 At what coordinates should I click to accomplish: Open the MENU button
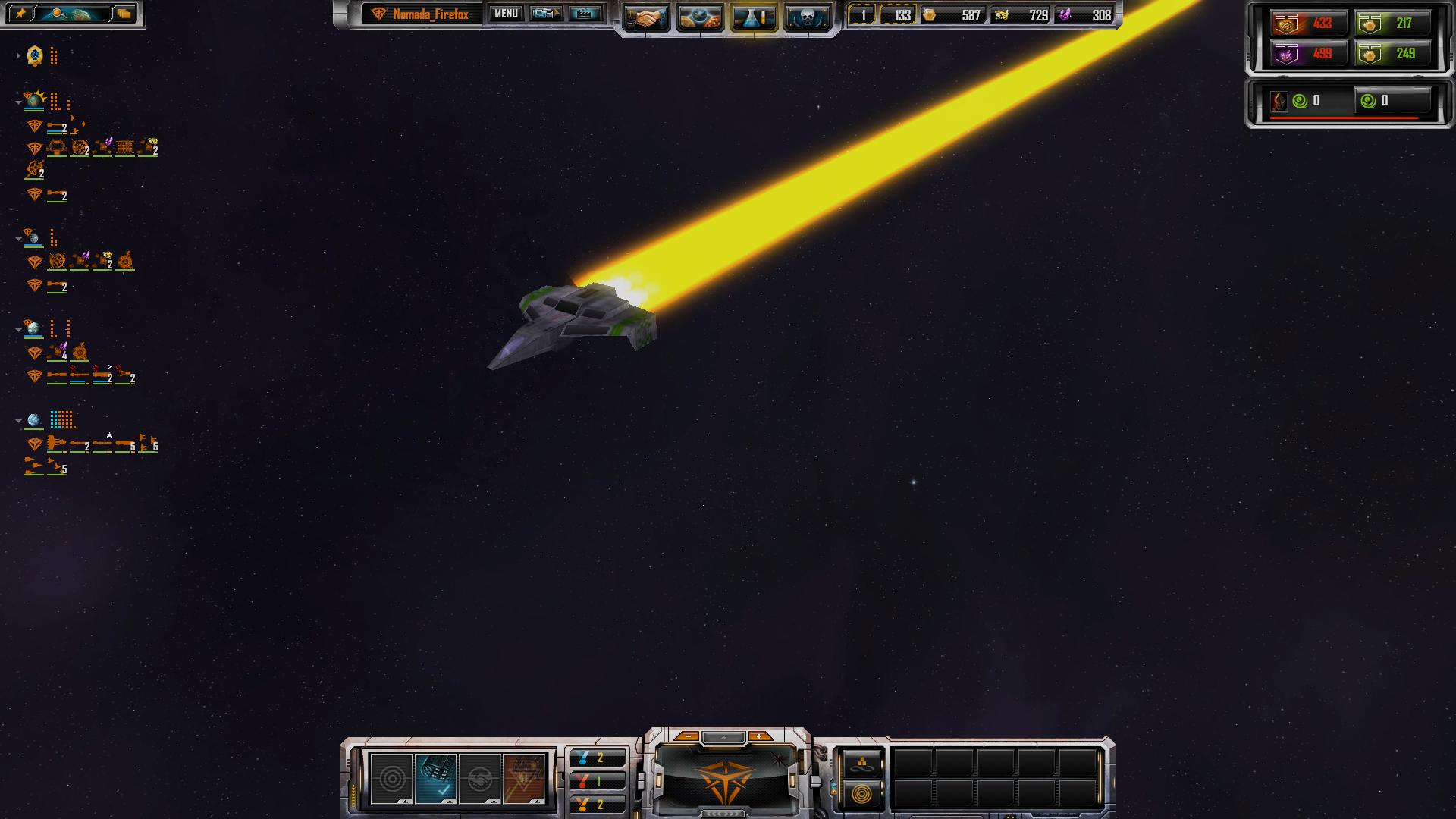[x=506, y=14]
